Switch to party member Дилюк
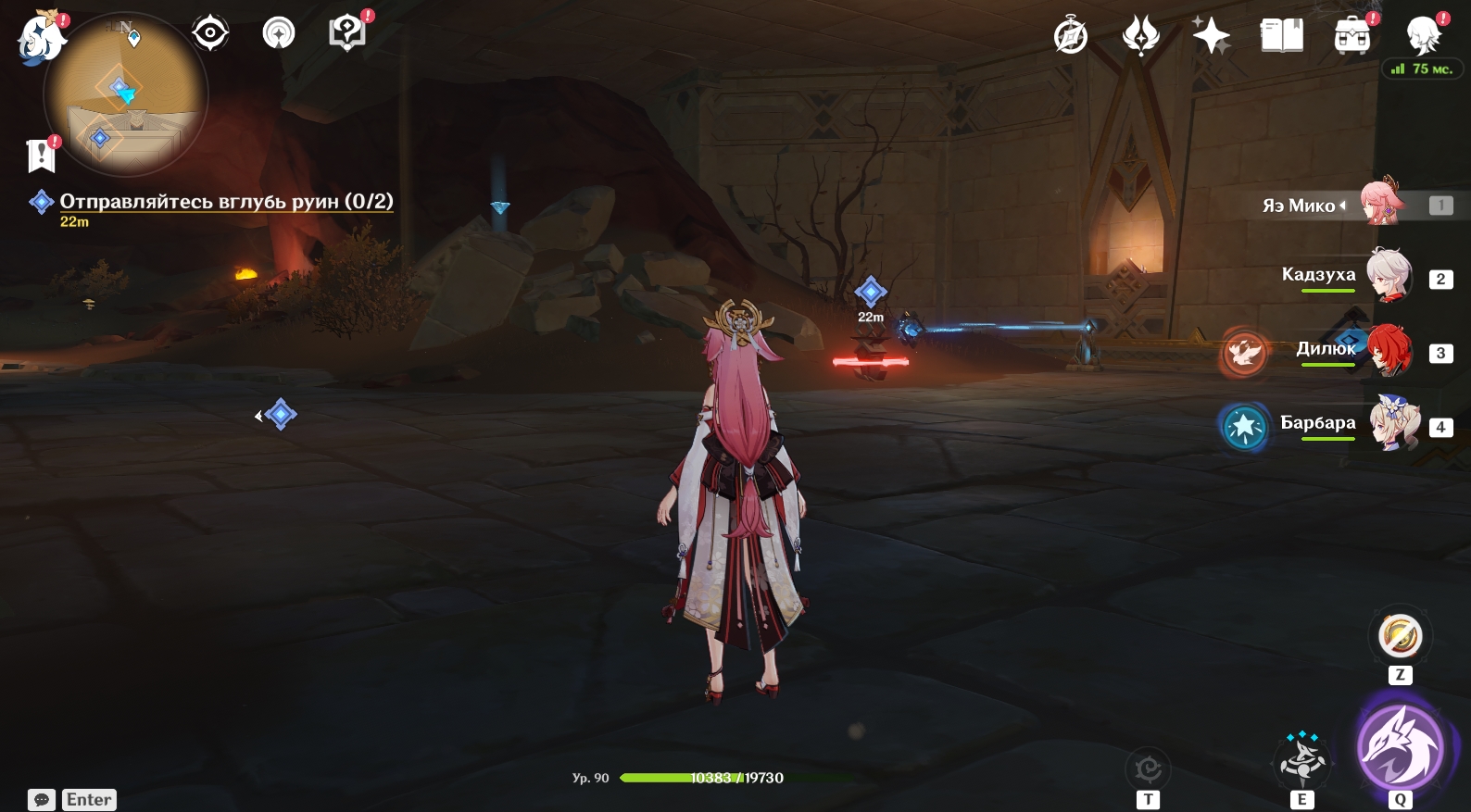 coord(1387,350)
